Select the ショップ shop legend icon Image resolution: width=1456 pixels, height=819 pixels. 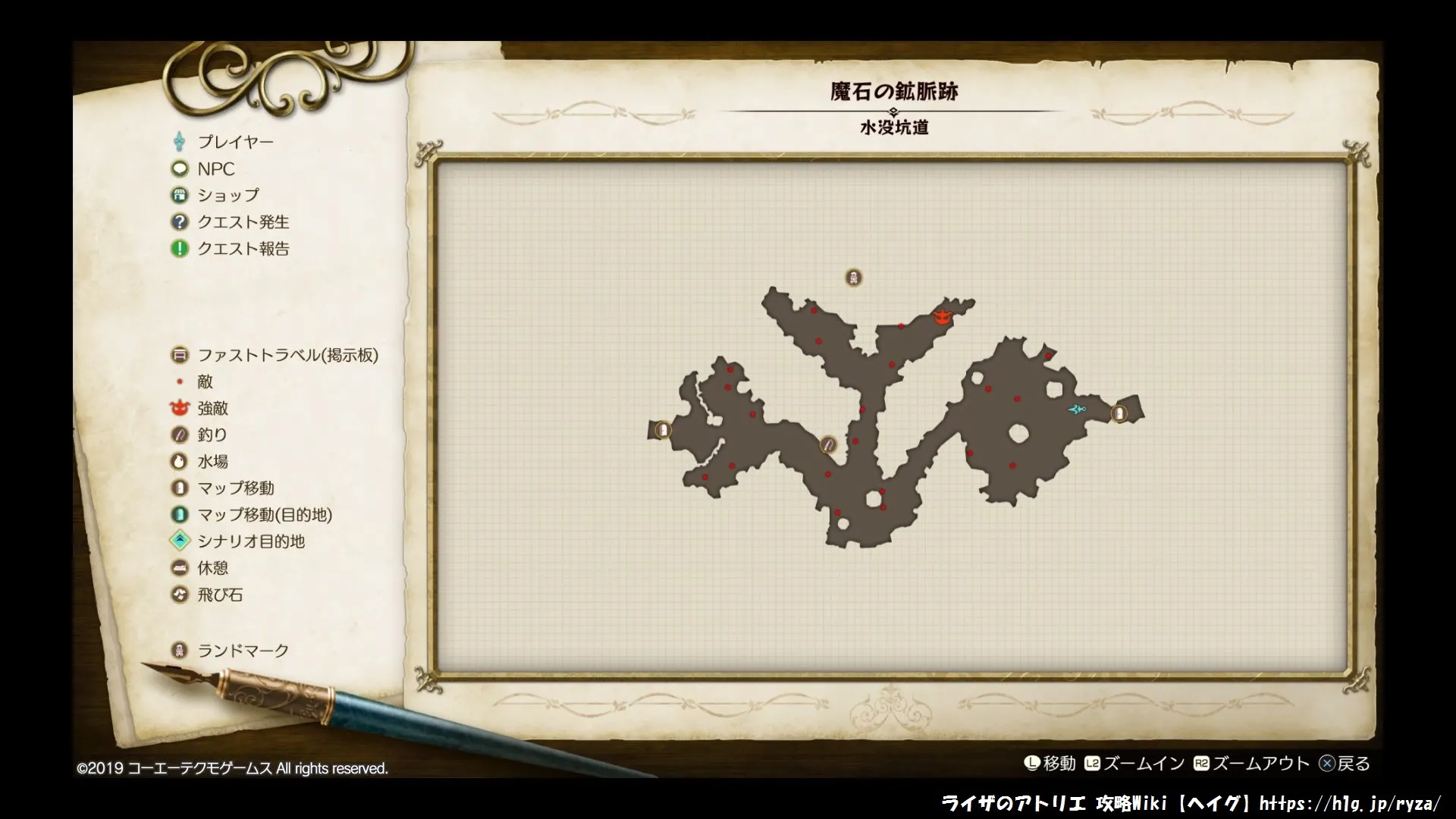[180, 195]
